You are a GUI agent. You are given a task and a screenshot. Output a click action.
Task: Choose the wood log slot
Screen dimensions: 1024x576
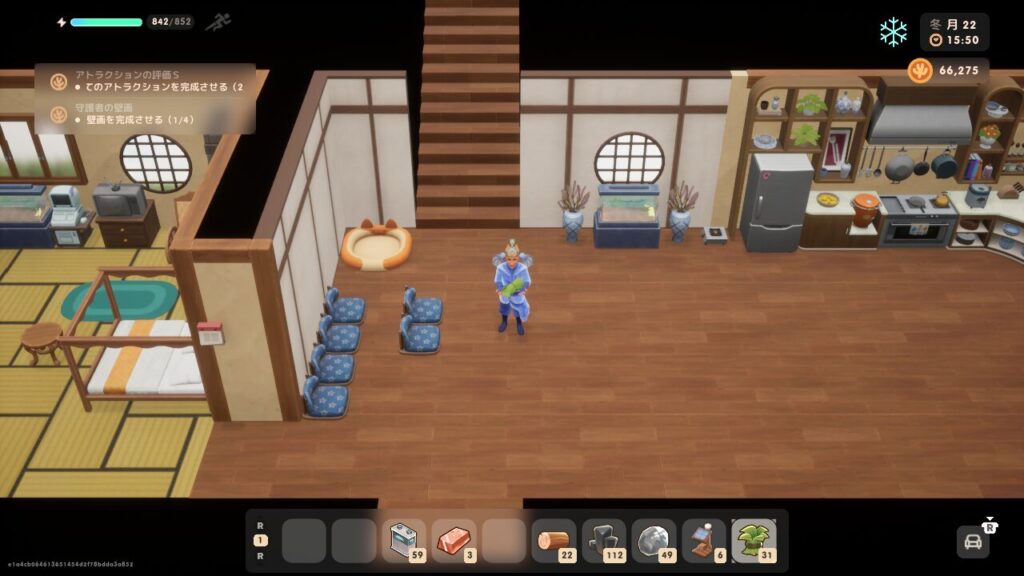(x=554, y=540)
